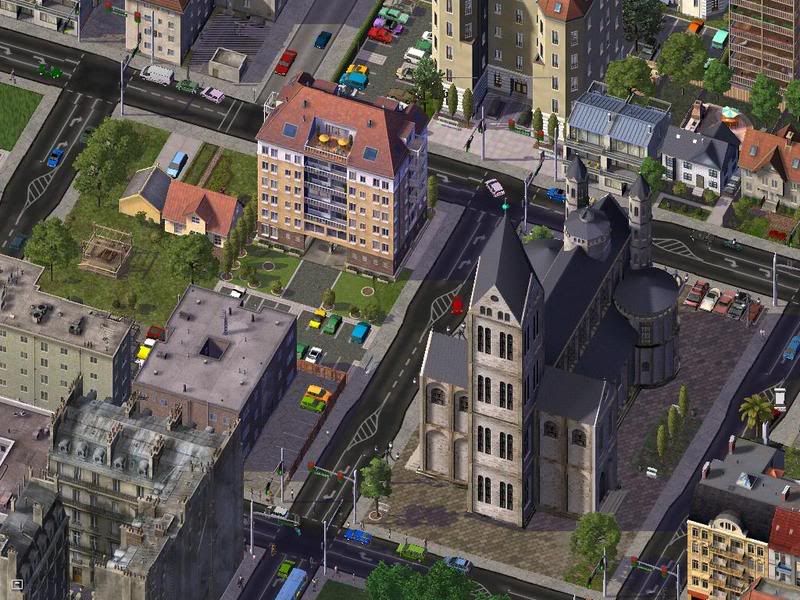800x600 pixels.
Task: Click the small show-interface icon in the corner
Action: (17, 584)
